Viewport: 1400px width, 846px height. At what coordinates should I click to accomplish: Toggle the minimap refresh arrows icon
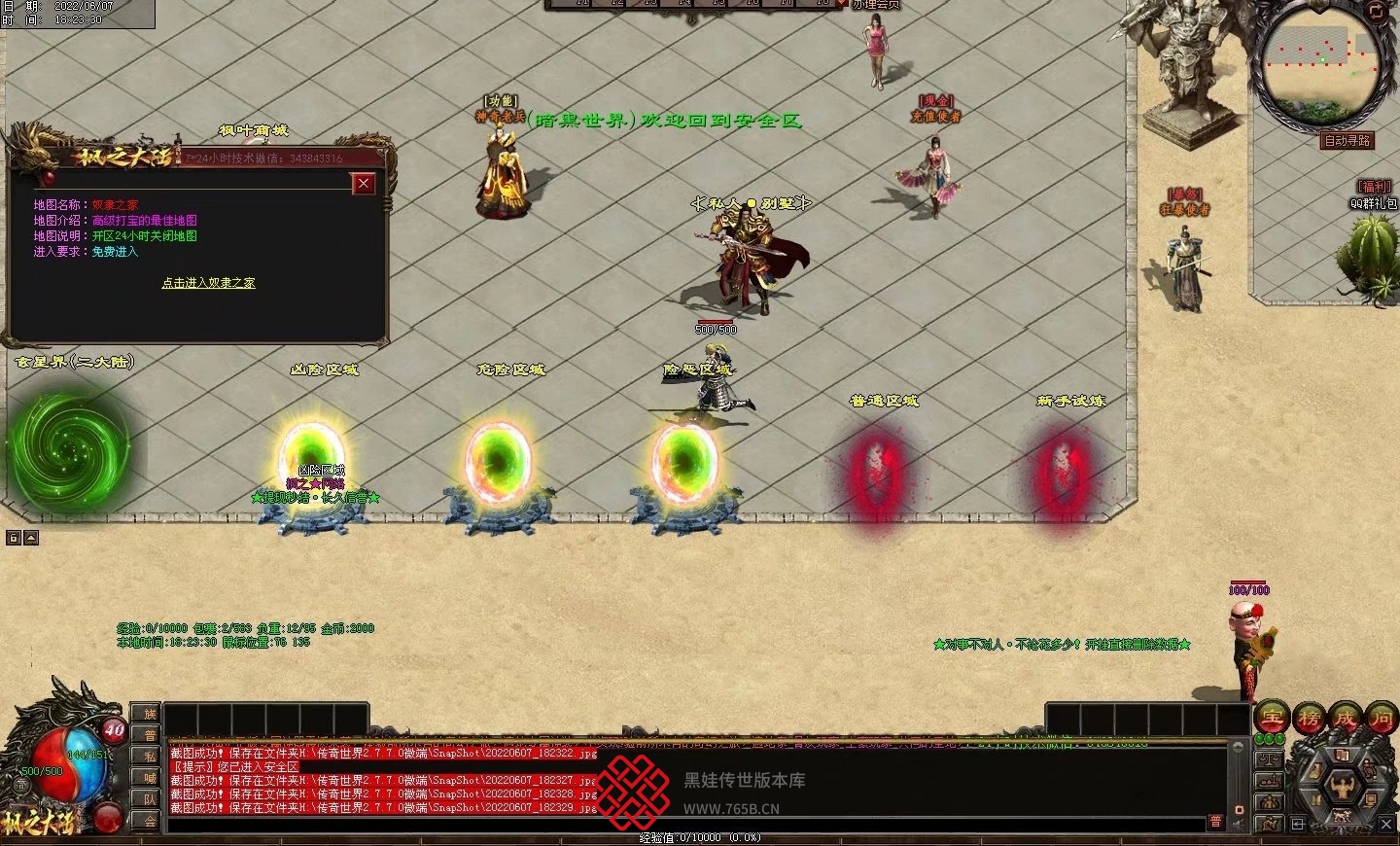coord(1376,12)
